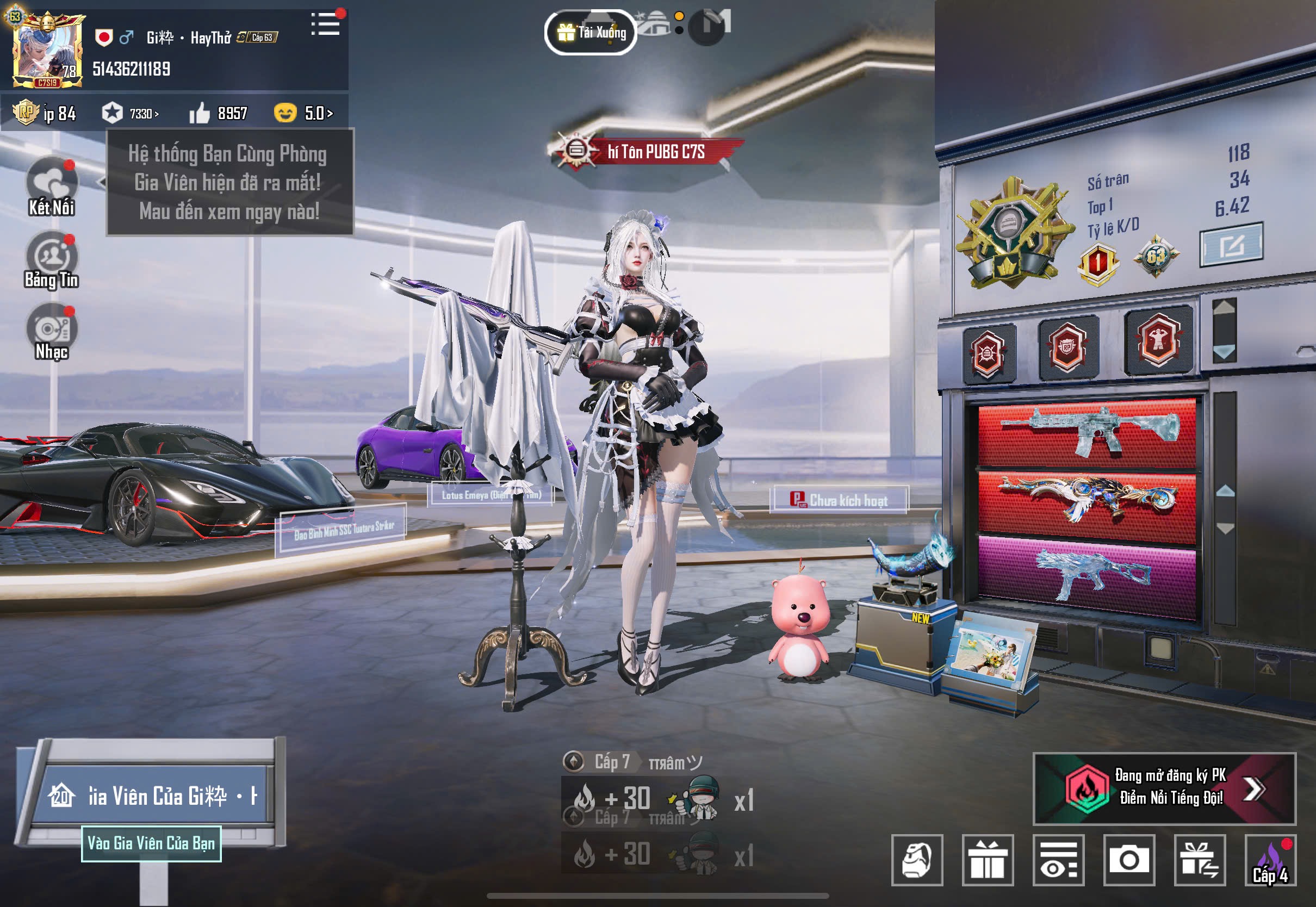The height and width of the screenshot is (907, 1316).
Task: Open the Nhạc music player
Action: coord(52,332)
